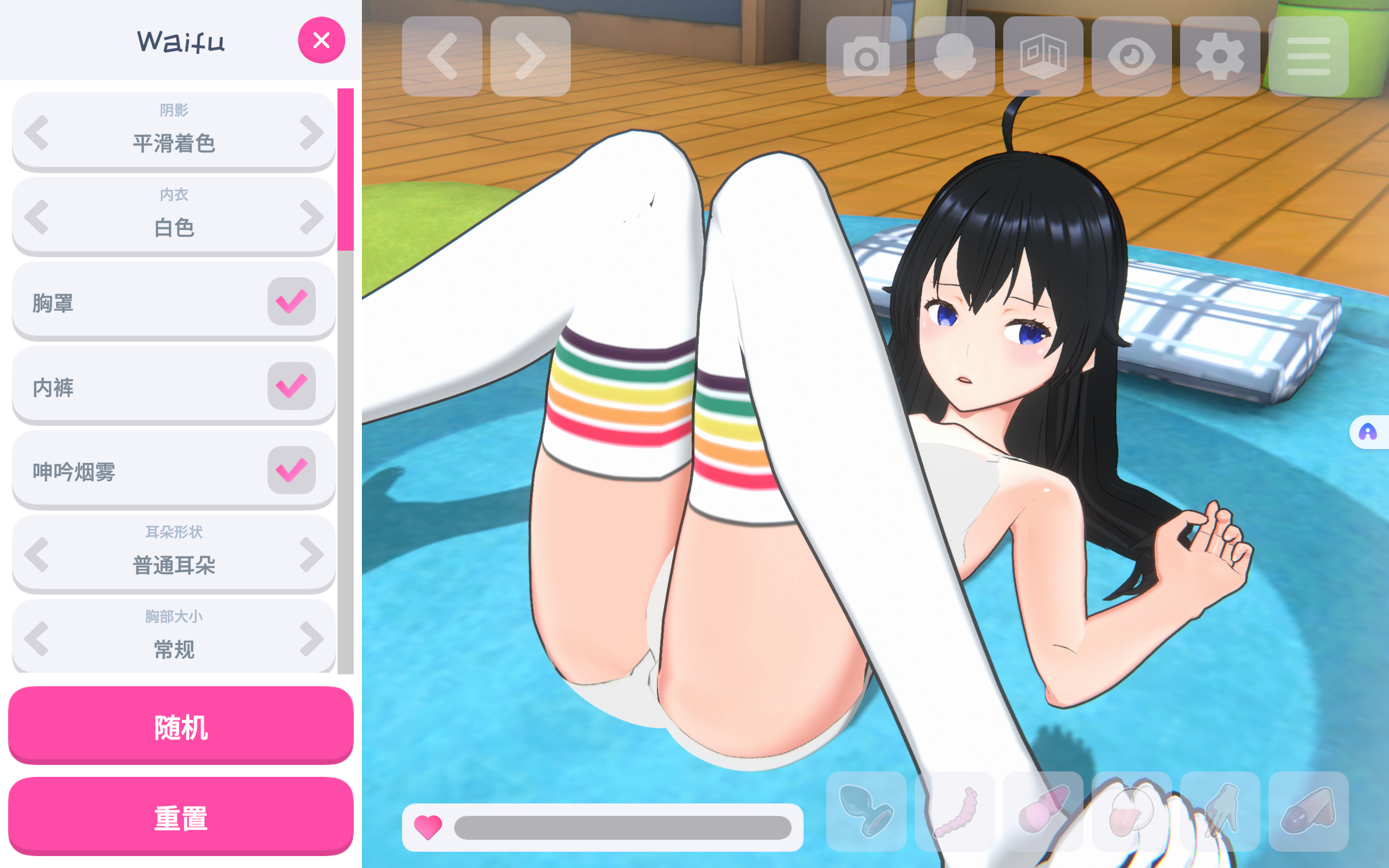Toggle the 胸罩 checkbox
Screen dimensions: 1389x868
[x=291, y=302]
